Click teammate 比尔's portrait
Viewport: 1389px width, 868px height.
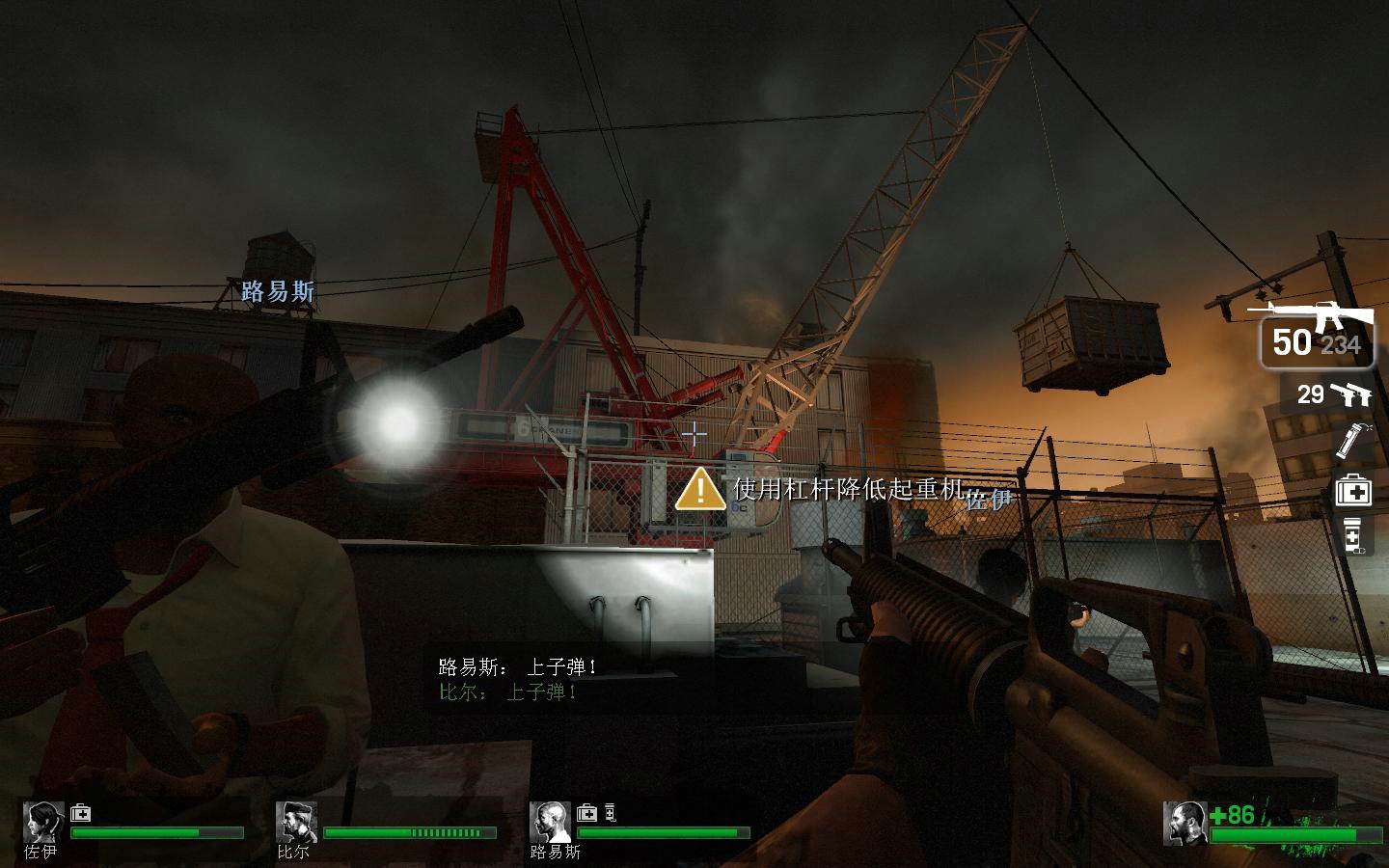[x=295, y=822]
